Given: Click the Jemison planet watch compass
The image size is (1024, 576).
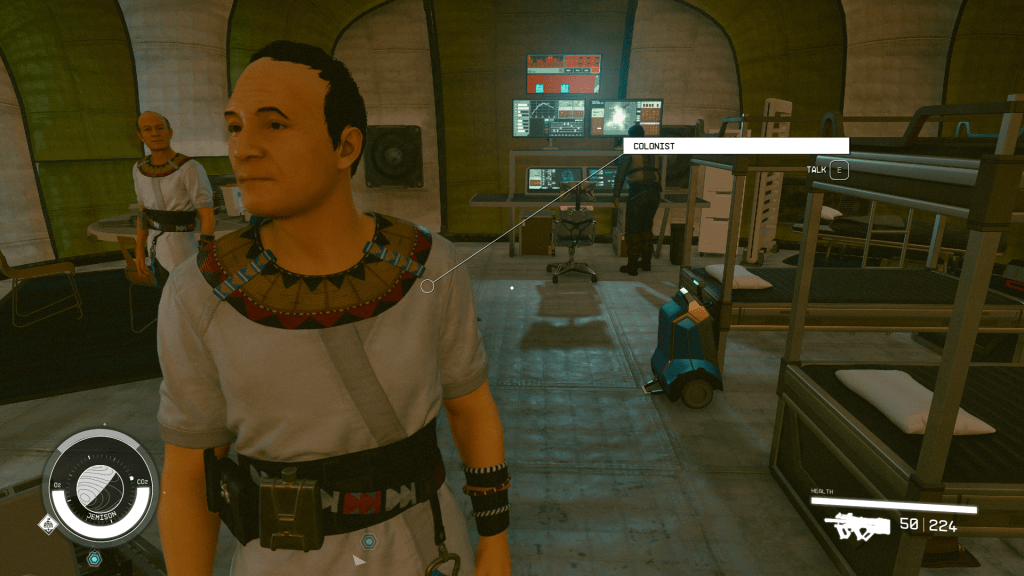Looking at the screenshot, I should pyautogui.click(x=100, y=487).
